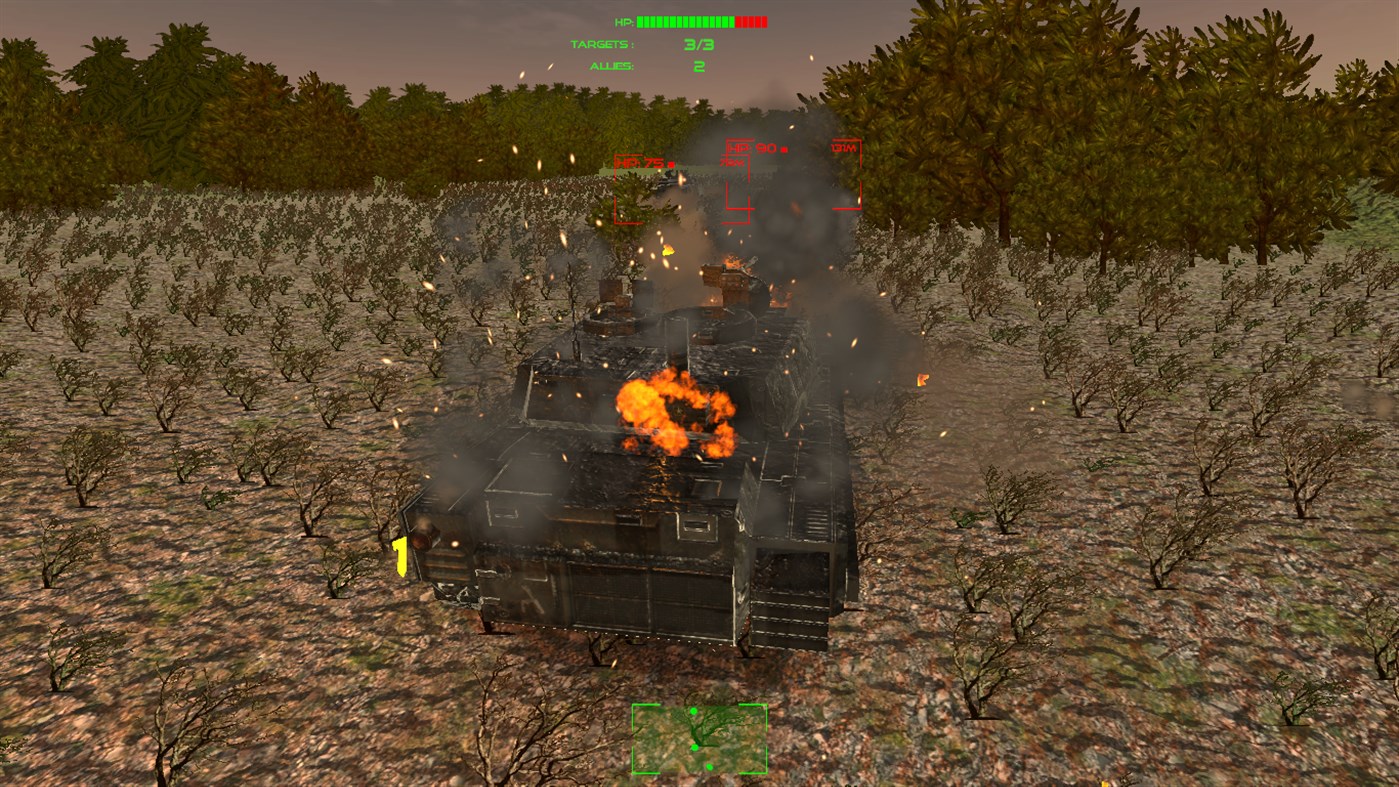
Task: Click the red portion of the HP bar
Action: tap(750, 20)
